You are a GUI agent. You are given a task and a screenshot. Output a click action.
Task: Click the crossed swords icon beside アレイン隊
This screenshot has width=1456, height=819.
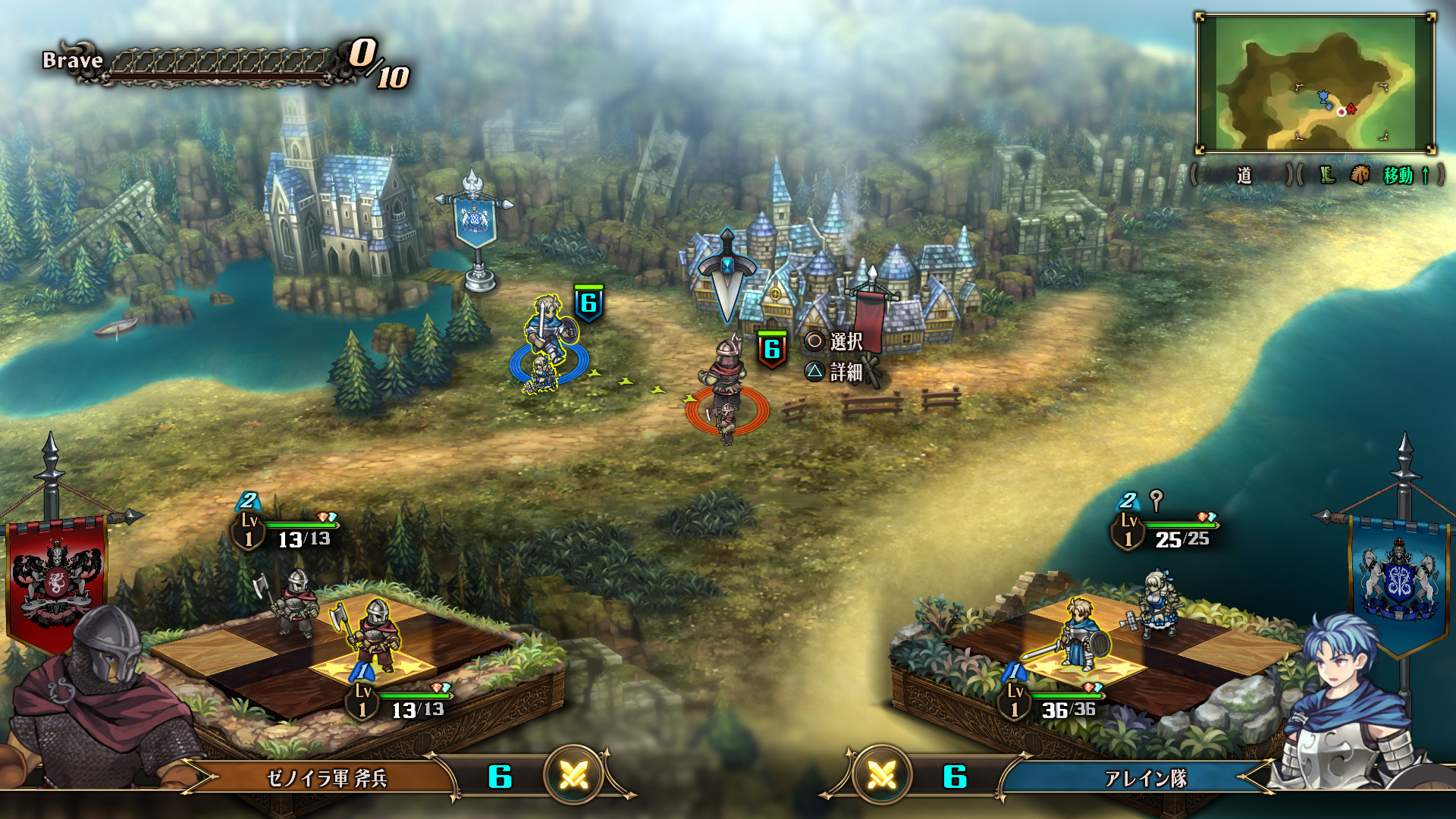coord(881,775)
